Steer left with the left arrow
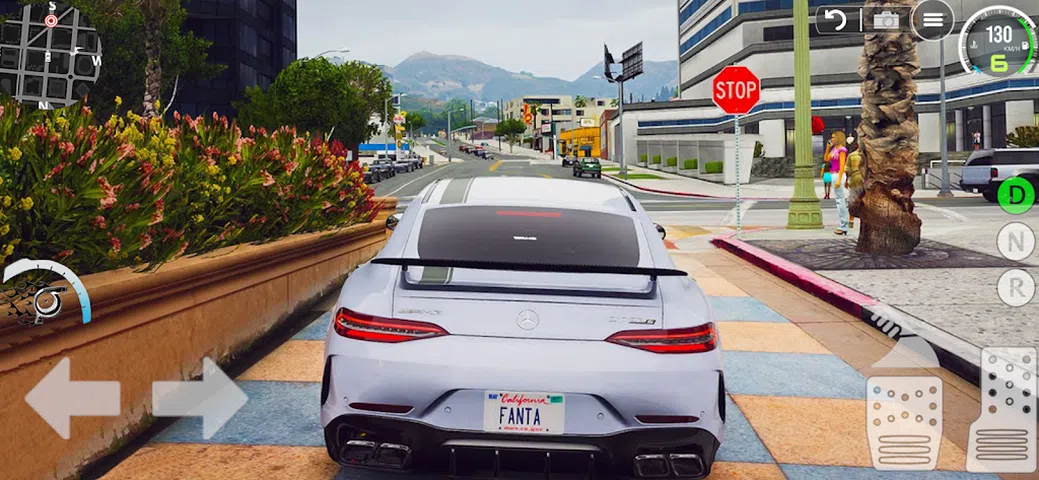This screenshot has width=1039, height=480. (x=72, y=398)
